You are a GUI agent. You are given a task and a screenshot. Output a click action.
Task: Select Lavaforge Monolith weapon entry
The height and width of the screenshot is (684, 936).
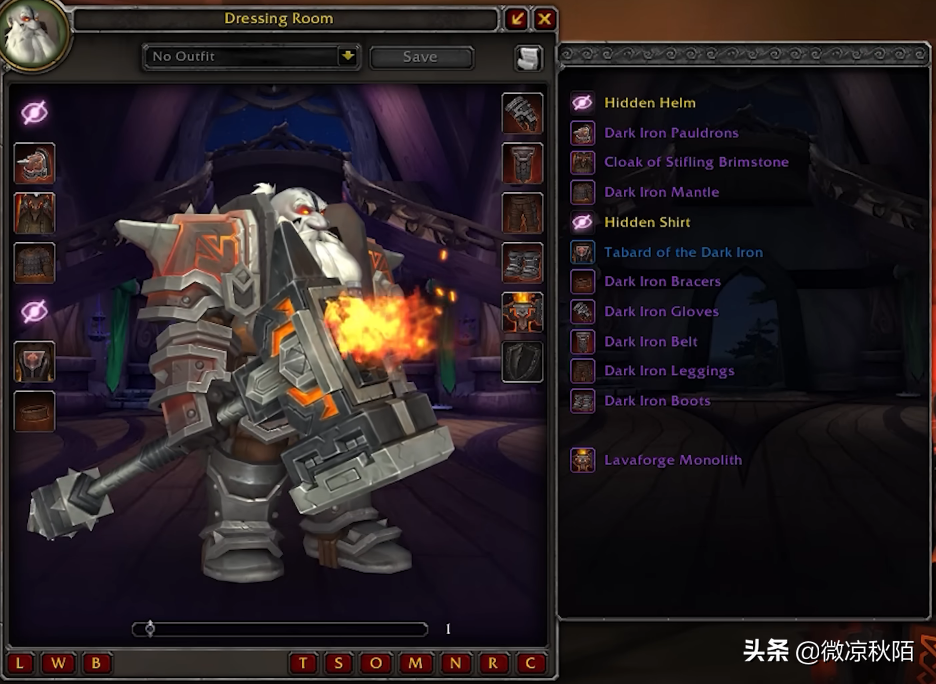point(673,460)
